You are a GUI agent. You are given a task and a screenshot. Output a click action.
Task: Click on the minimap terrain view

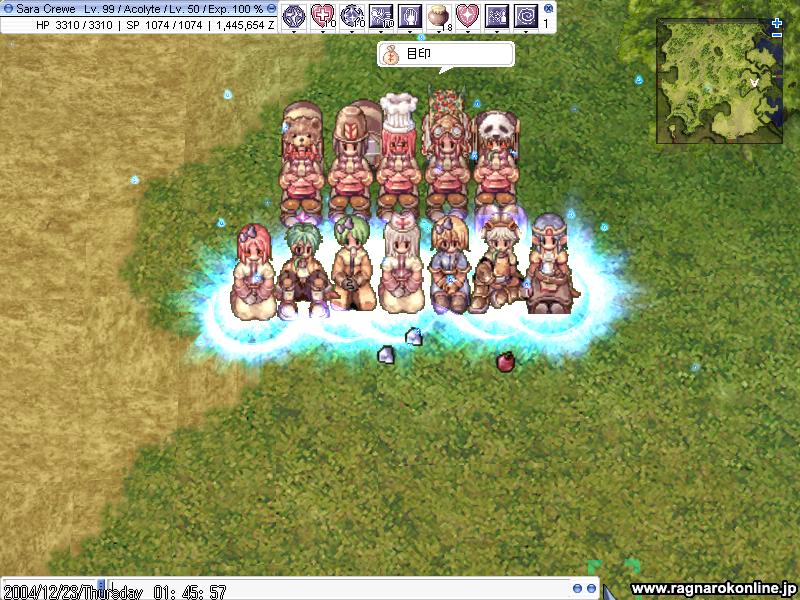718,82
